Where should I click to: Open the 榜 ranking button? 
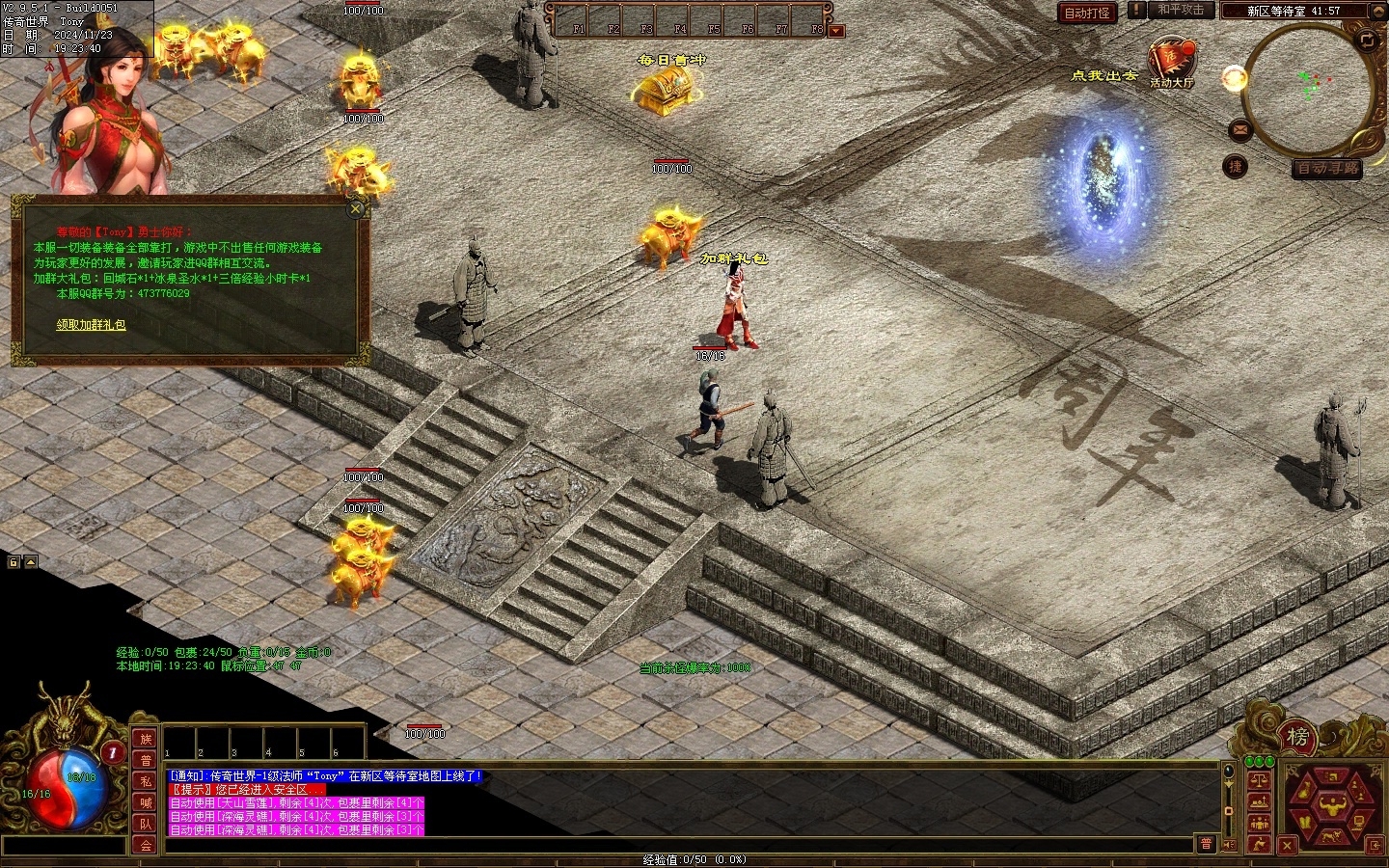point(1298,738)
